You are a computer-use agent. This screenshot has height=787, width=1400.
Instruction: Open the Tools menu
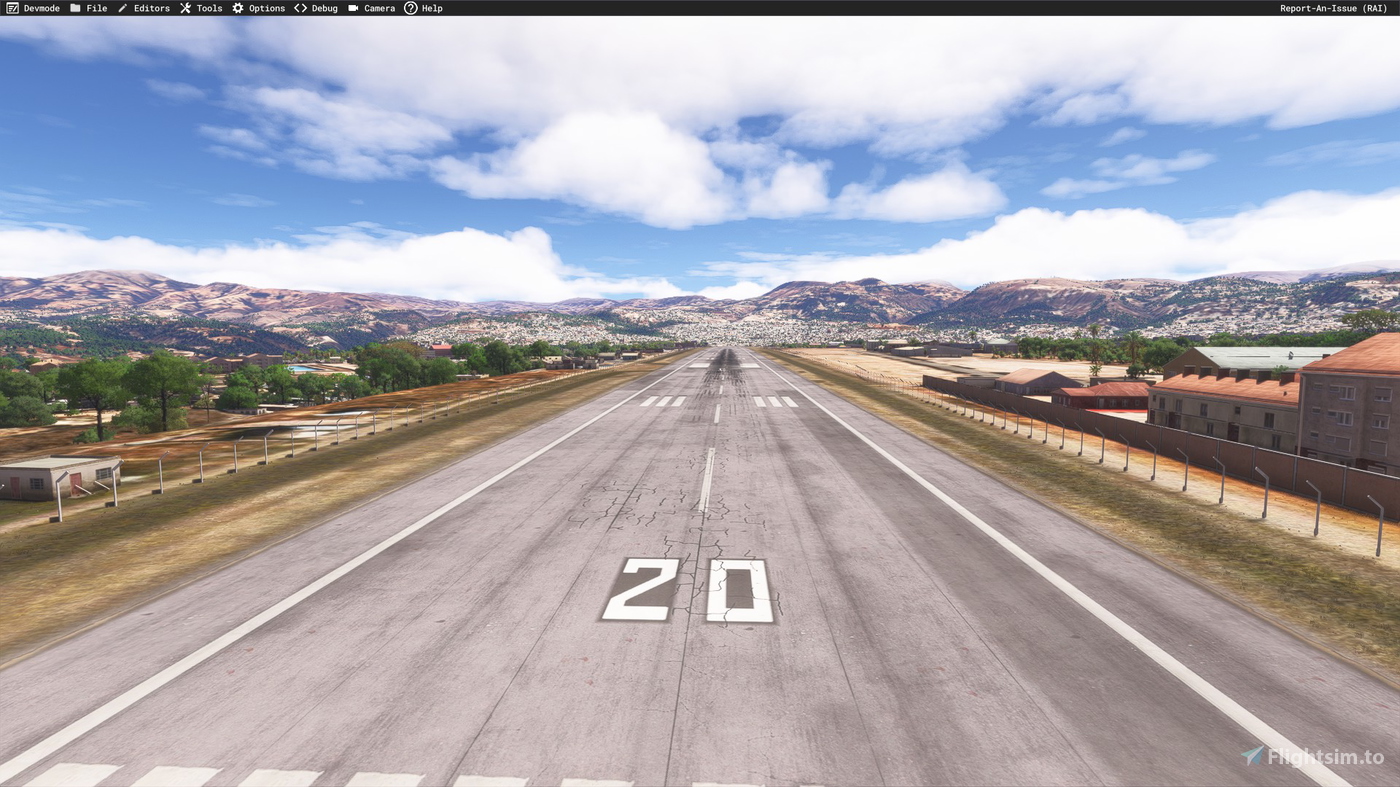[208, 7]
